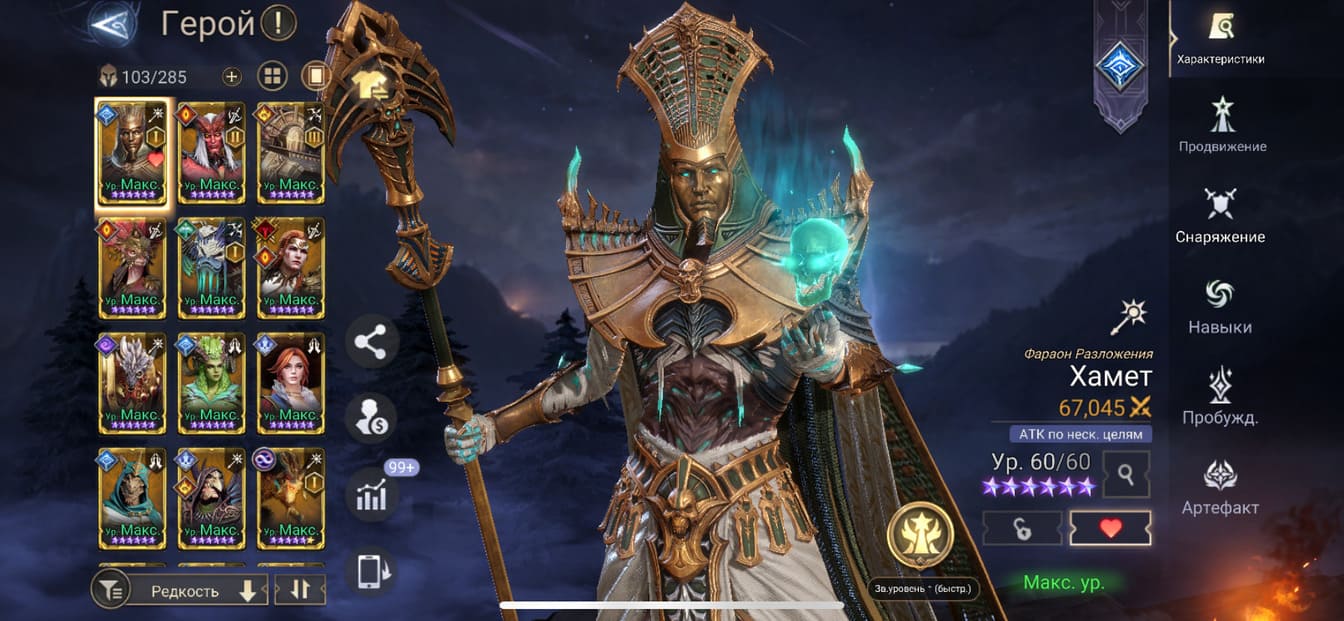Open the Характеристики tab
The height and width of the screenshot is (621, 1344).
pos(1220,36)
